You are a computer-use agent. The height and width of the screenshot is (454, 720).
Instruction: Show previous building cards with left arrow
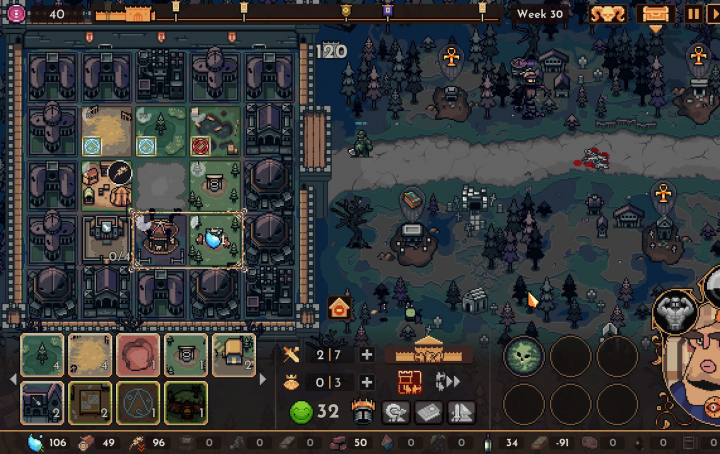tap(12, 379)
